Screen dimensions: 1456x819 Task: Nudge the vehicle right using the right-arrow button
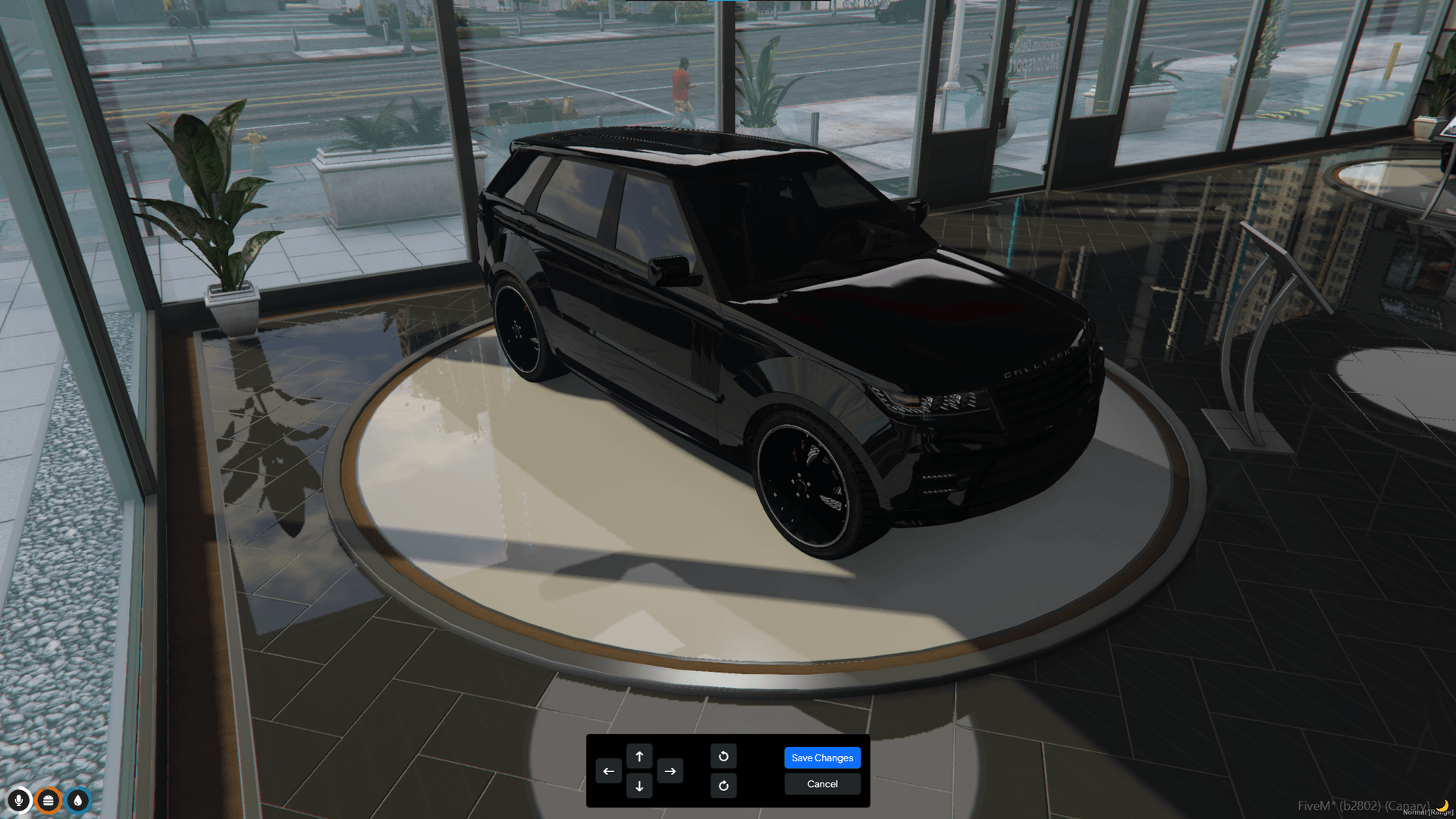670,770
